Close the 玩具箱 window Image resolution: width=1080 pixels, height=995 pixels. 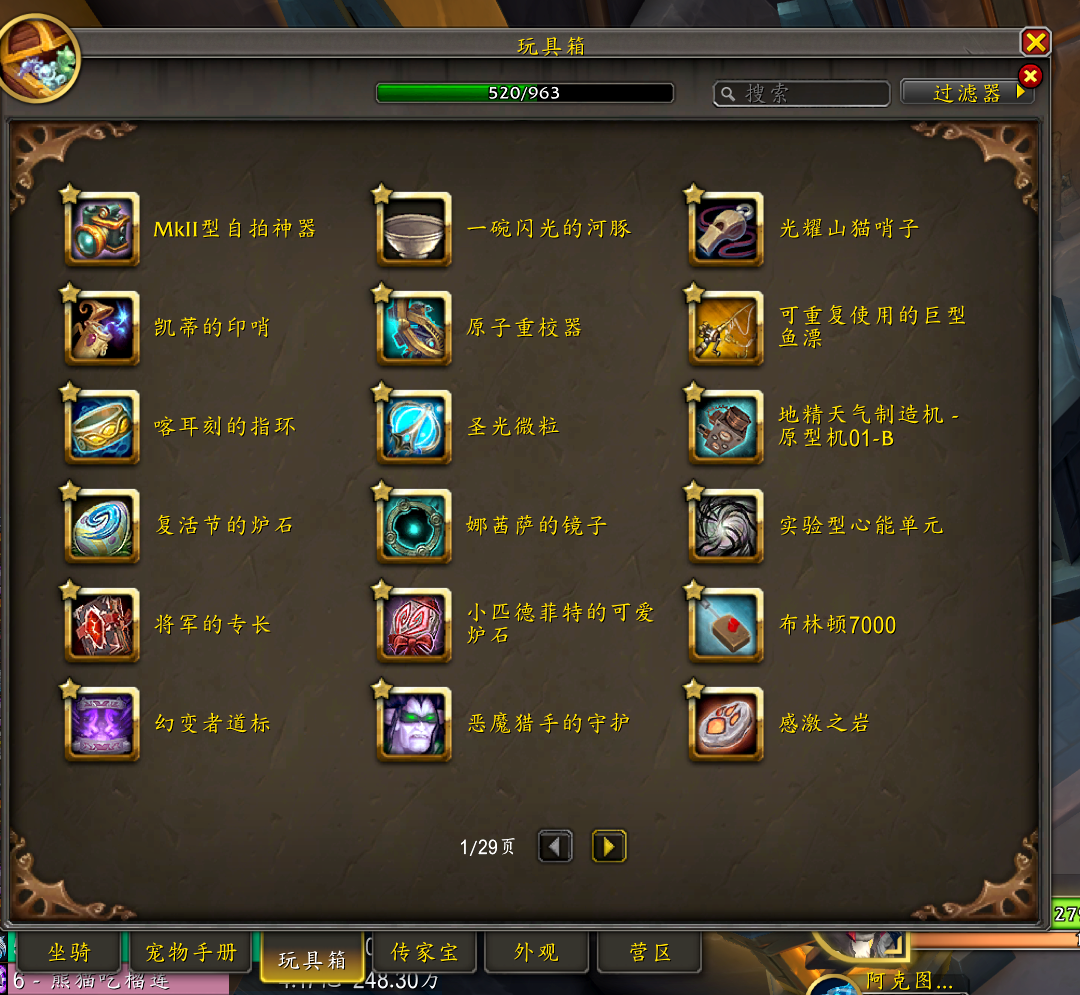point(1035,42)
